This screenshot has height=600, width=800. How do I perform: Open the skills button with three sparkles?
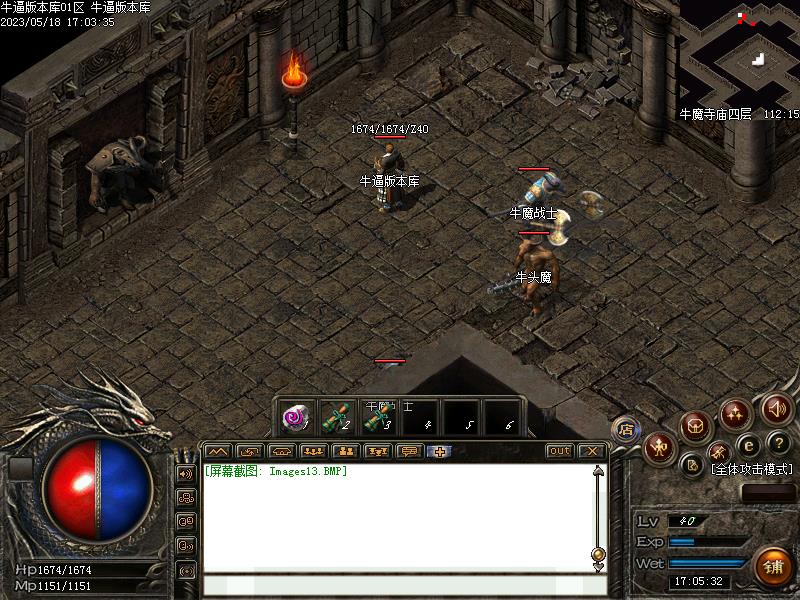[736, 413]
